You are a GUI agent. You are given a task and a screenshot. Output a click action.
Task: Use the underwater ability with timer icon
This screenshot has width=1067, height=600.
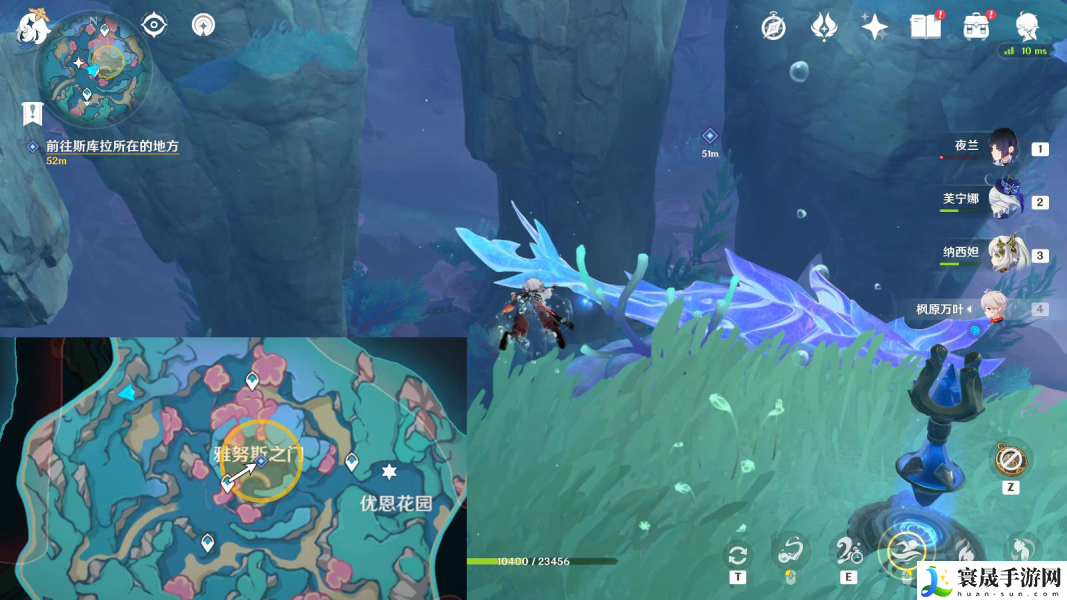[x=849, y=550]
